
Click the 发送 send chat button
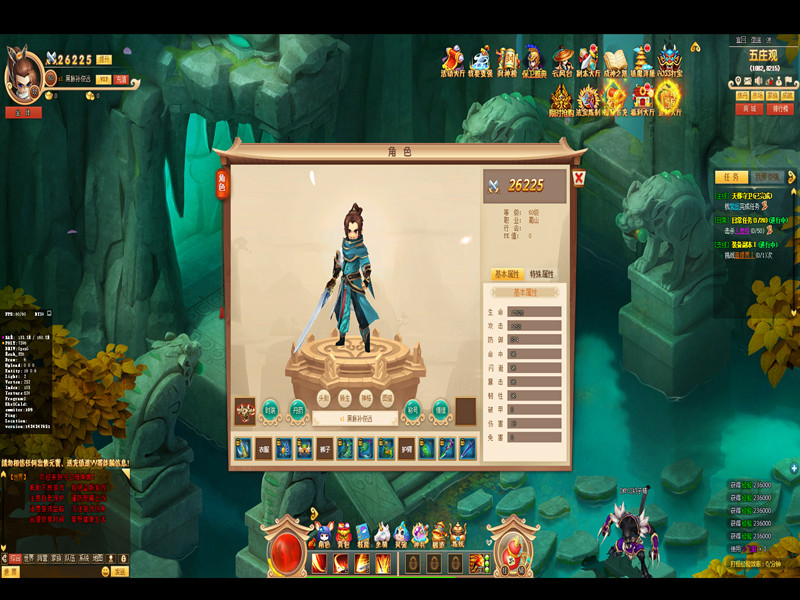(x=120, y=572)
